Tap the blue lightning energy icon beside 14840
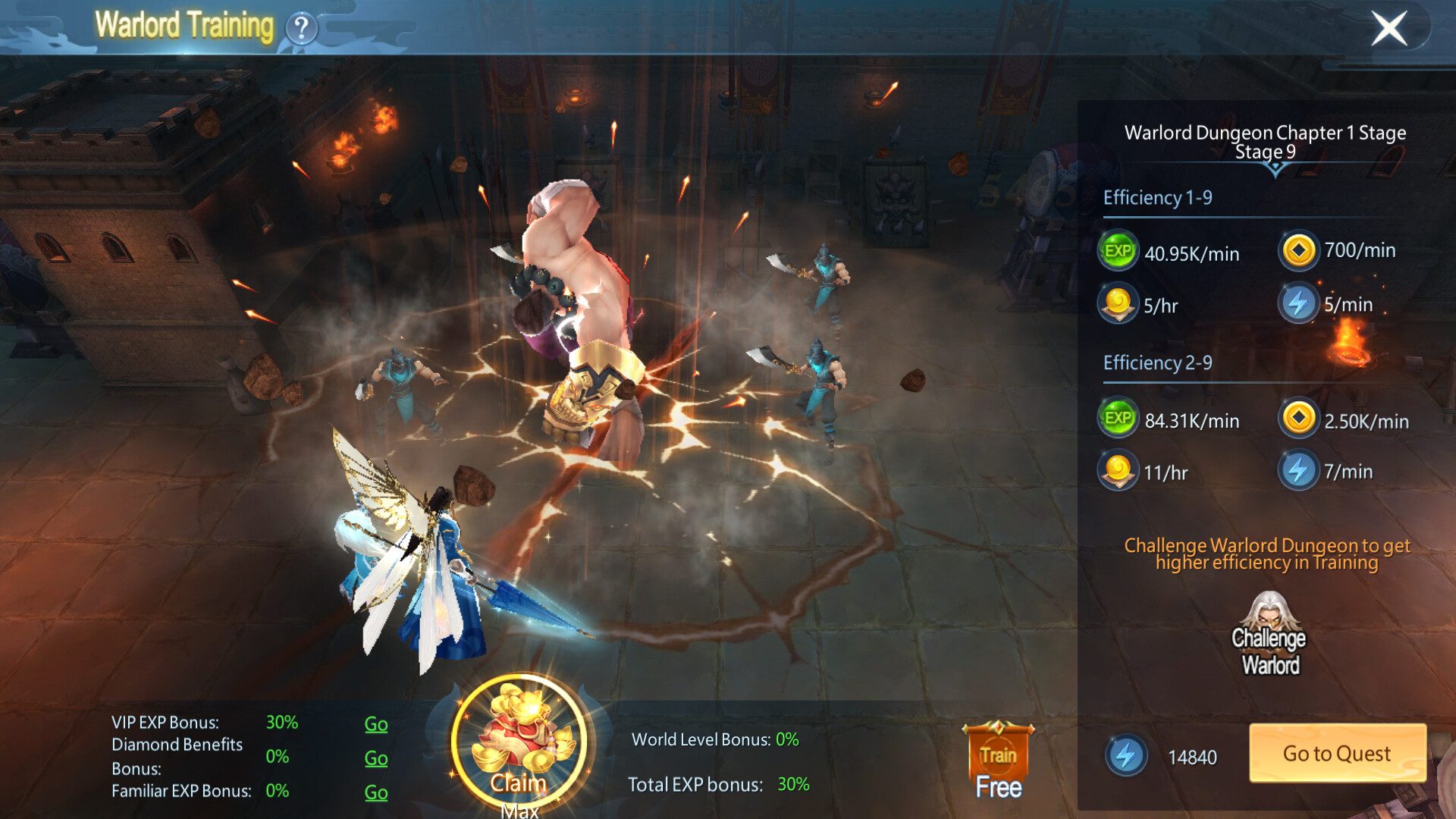This screenshot has width=1456, height=819. [x=1126, y=756]
